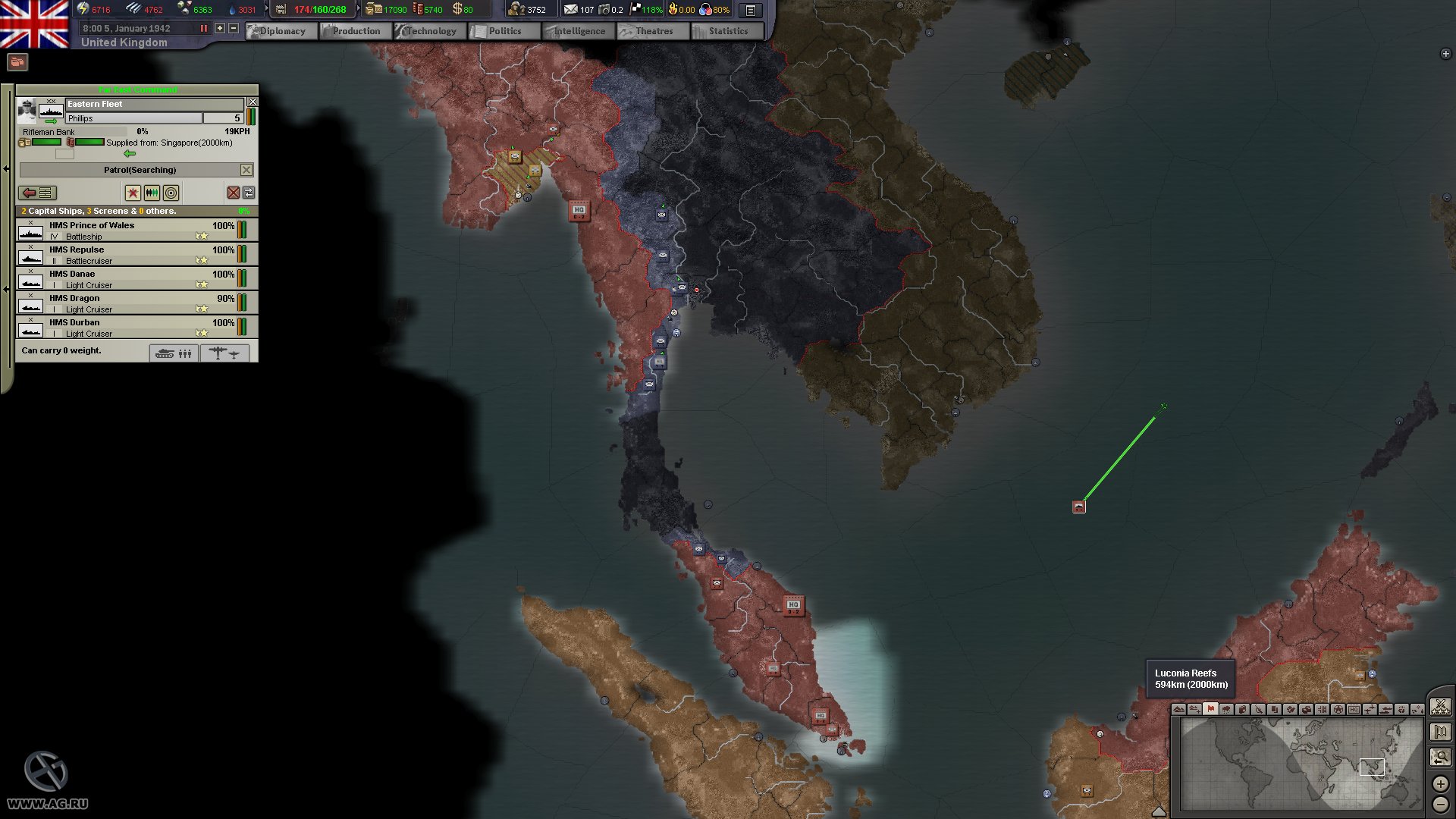Open the ledger icon in the top bar

point(749,10)
